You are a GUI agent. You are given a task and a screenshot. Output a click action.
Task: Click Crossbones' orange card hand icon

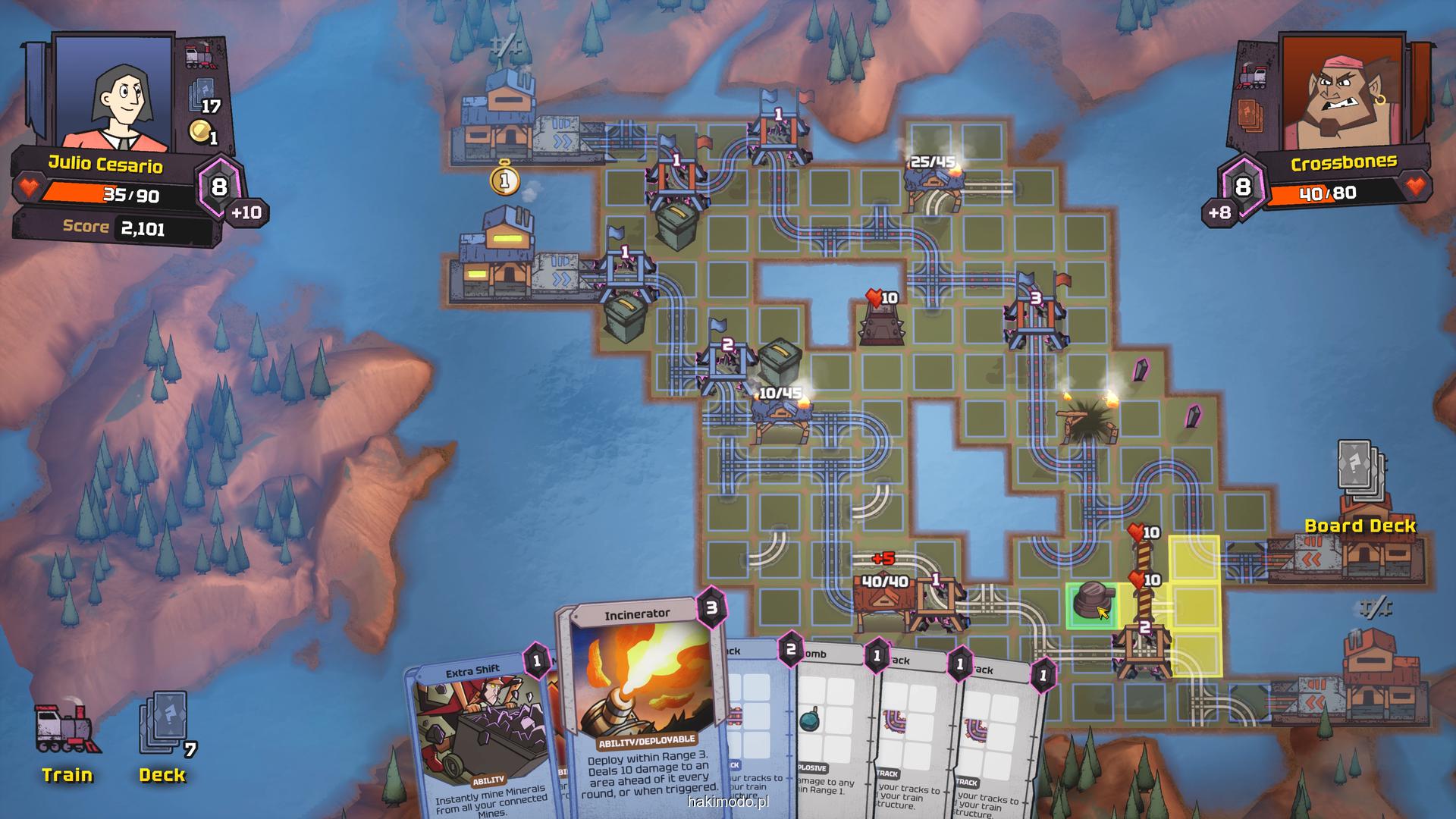pyautogui.click(x=1253, y=115)
